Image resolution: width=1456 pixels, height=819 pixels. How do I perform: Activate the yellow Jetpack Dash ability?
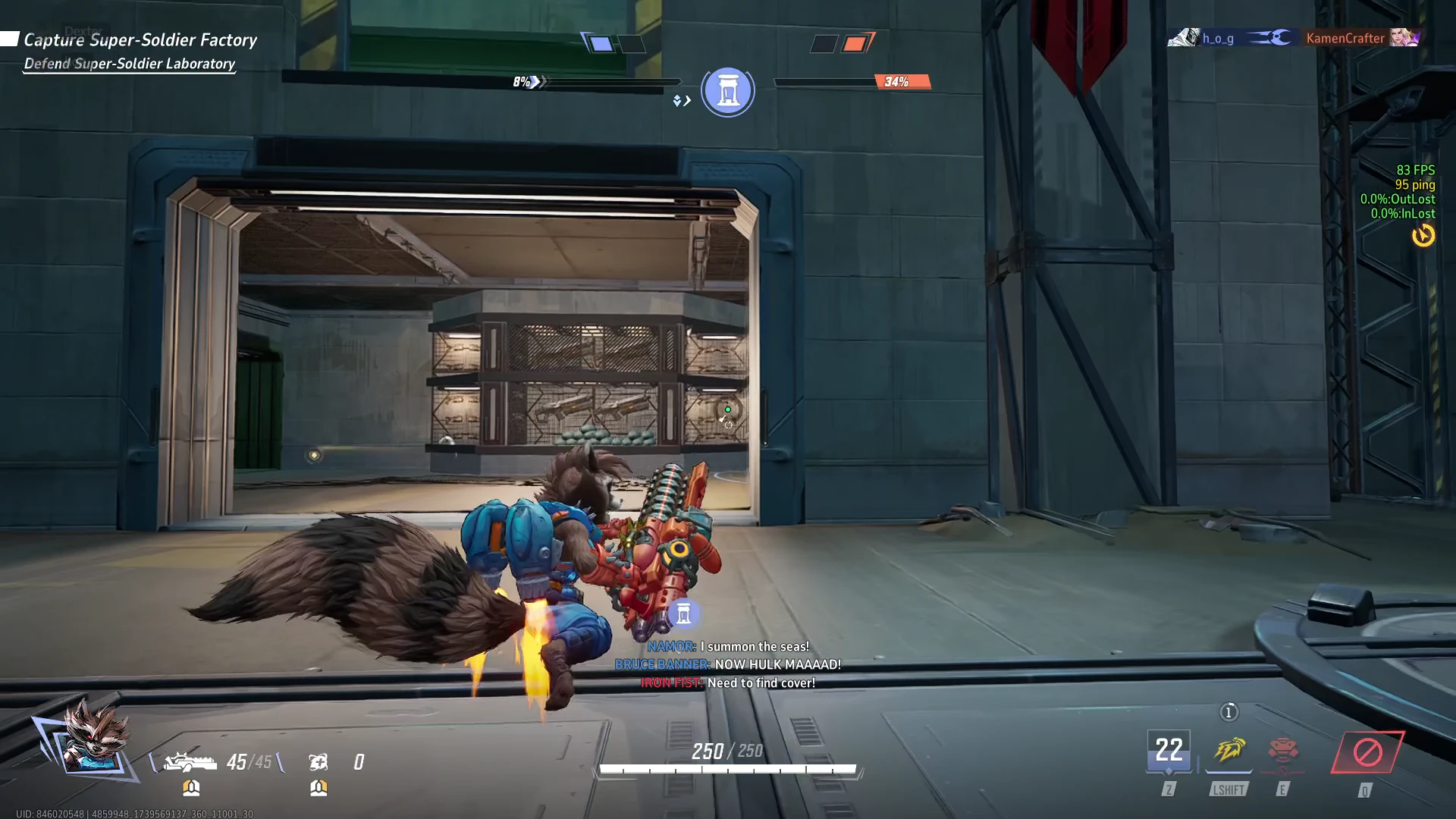click(x=1228, y=751)
